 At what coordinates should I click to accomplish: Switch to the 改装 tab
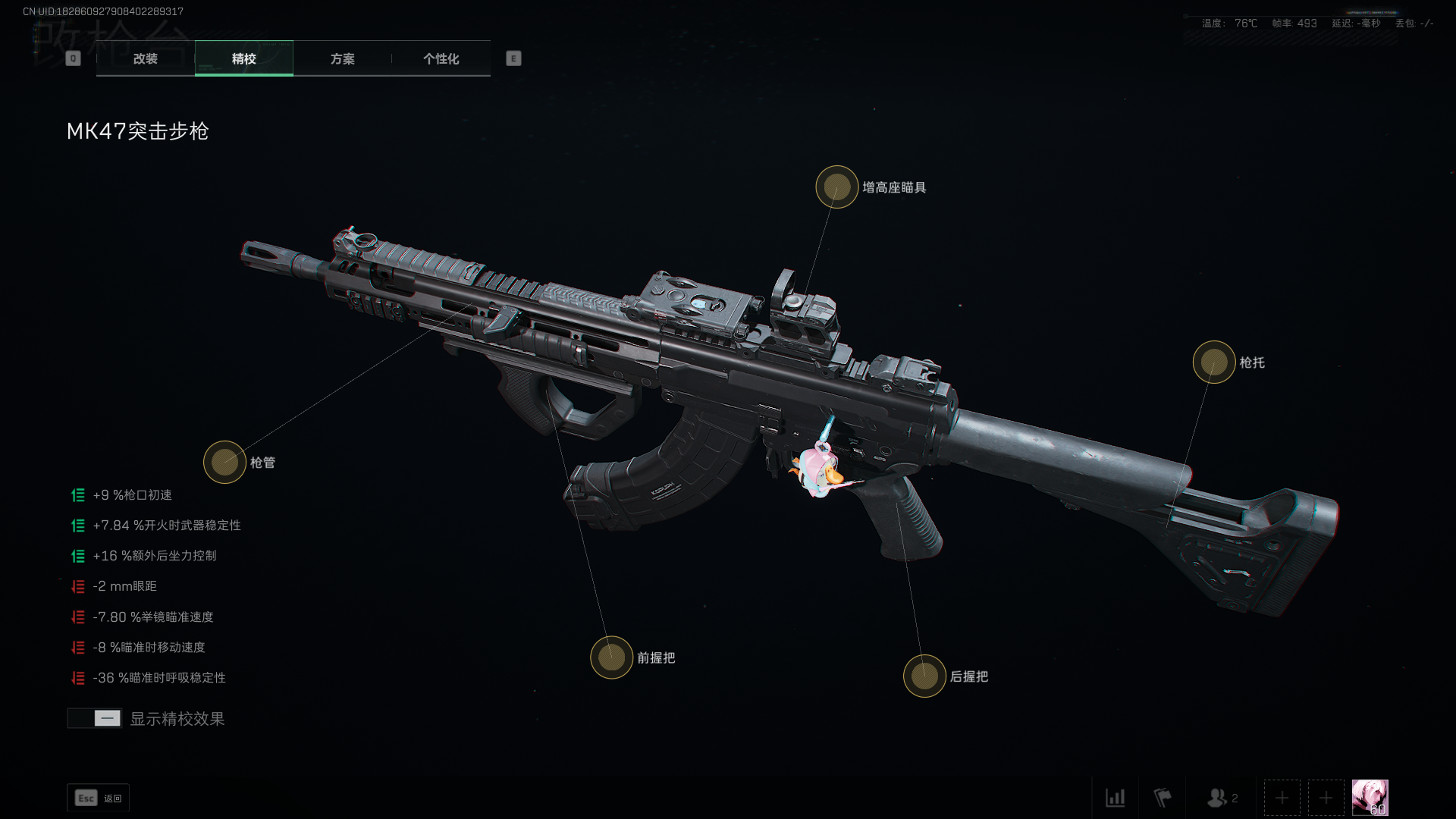(x=146, y=58)
